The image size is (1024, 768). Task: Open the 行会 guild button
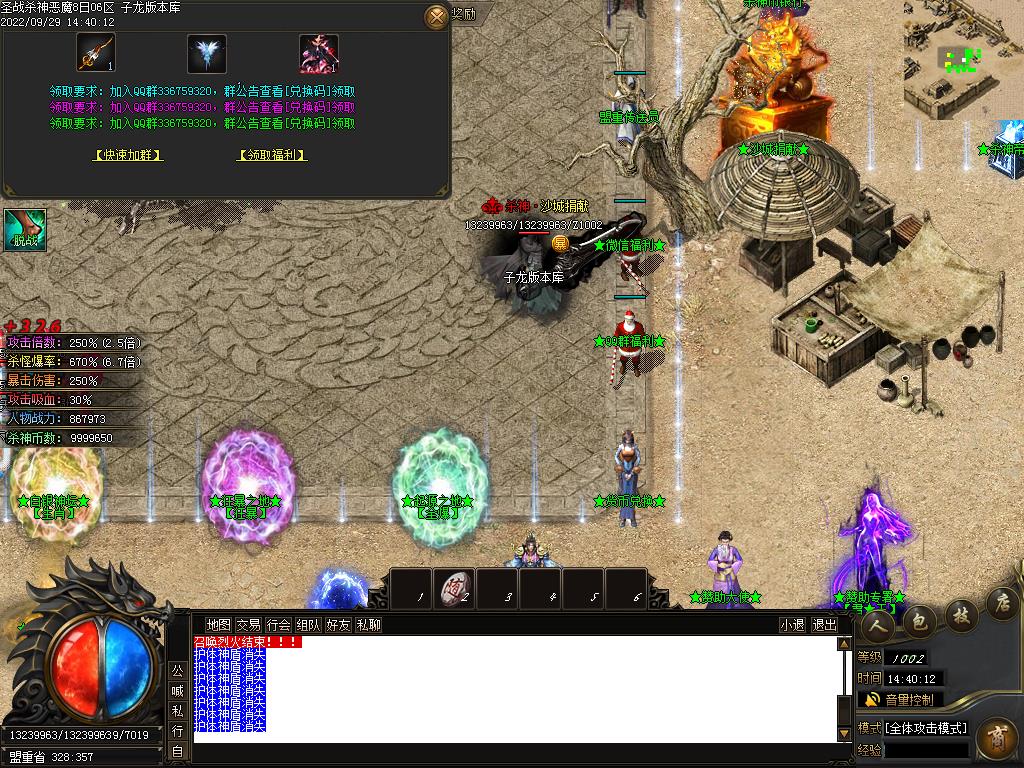pyautogui.click(x=278, y=625)
